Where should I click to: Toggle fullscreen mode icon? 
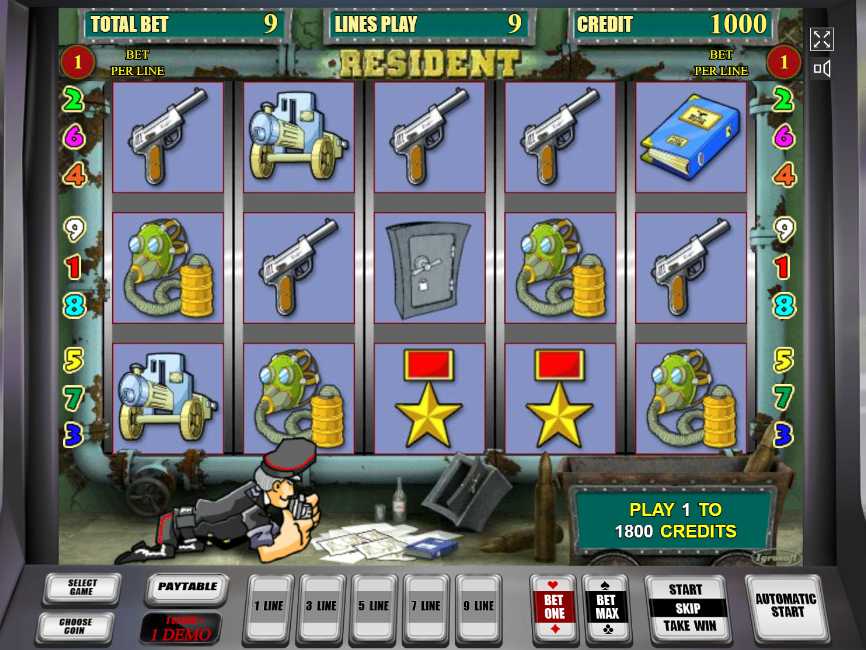coord(821,39)
